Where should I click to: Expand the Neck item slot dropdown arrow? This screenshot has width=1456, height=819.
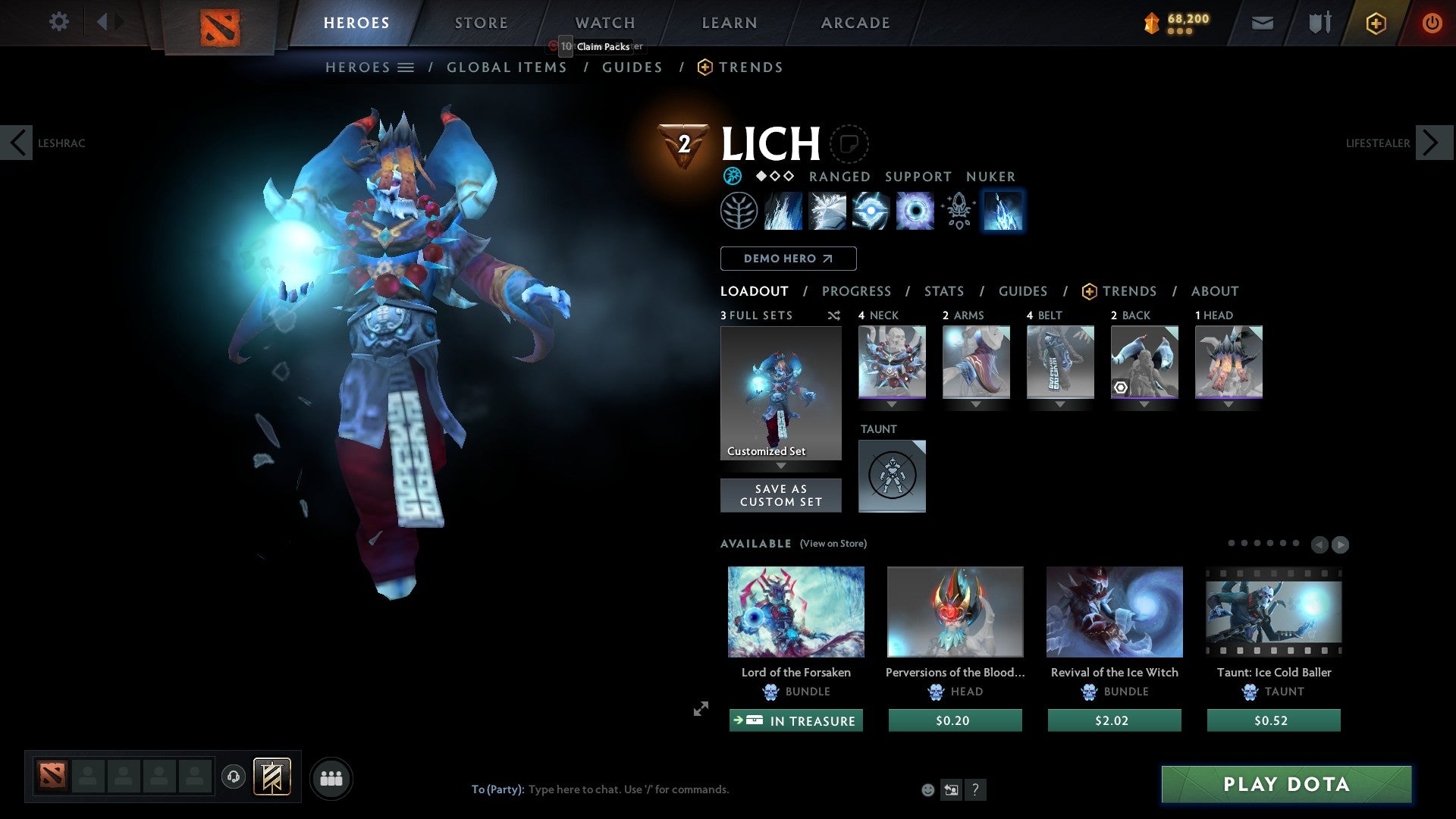892,405
